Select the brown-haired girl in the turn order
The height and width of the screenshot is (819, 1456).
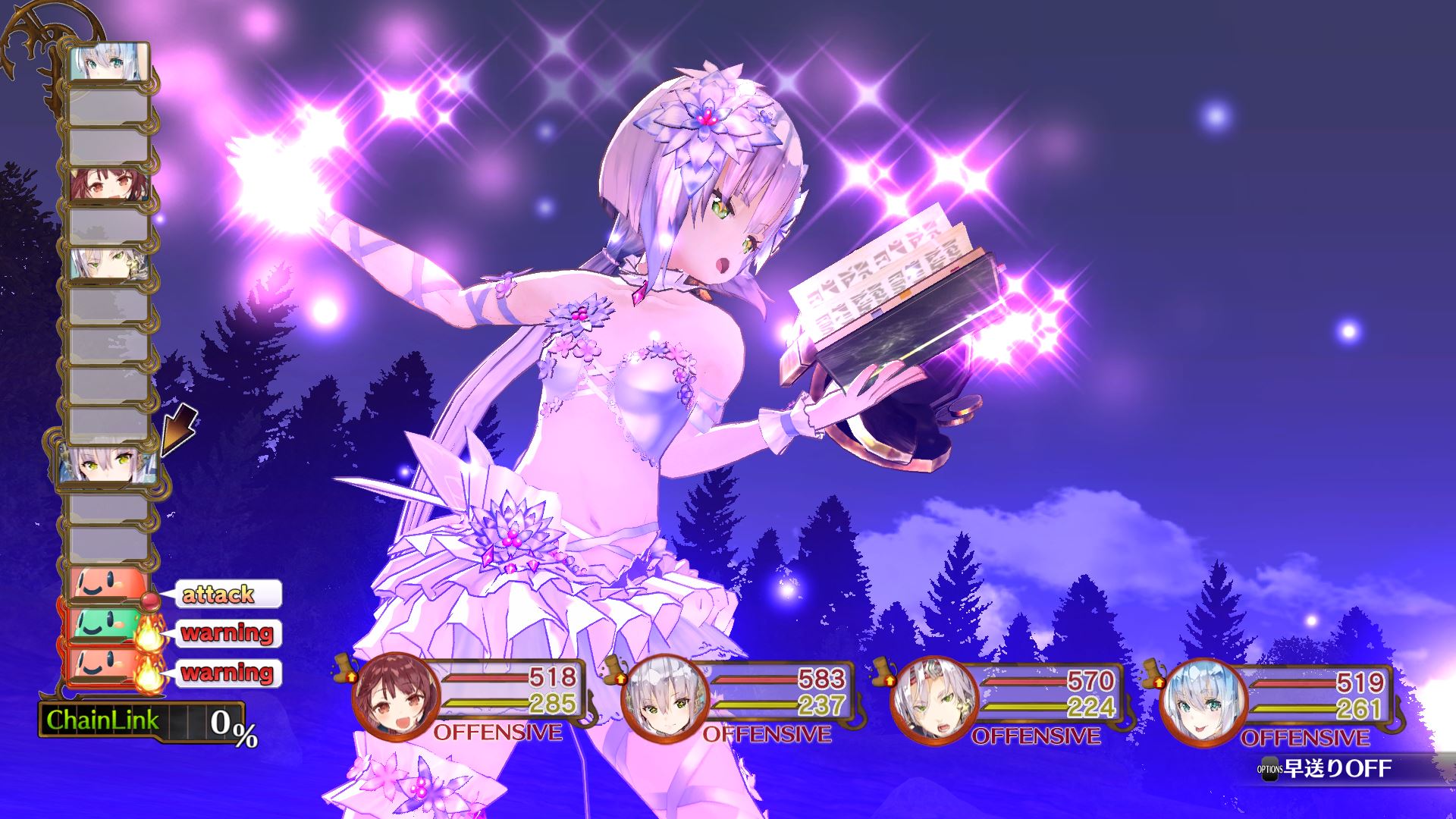pos(108,184)
